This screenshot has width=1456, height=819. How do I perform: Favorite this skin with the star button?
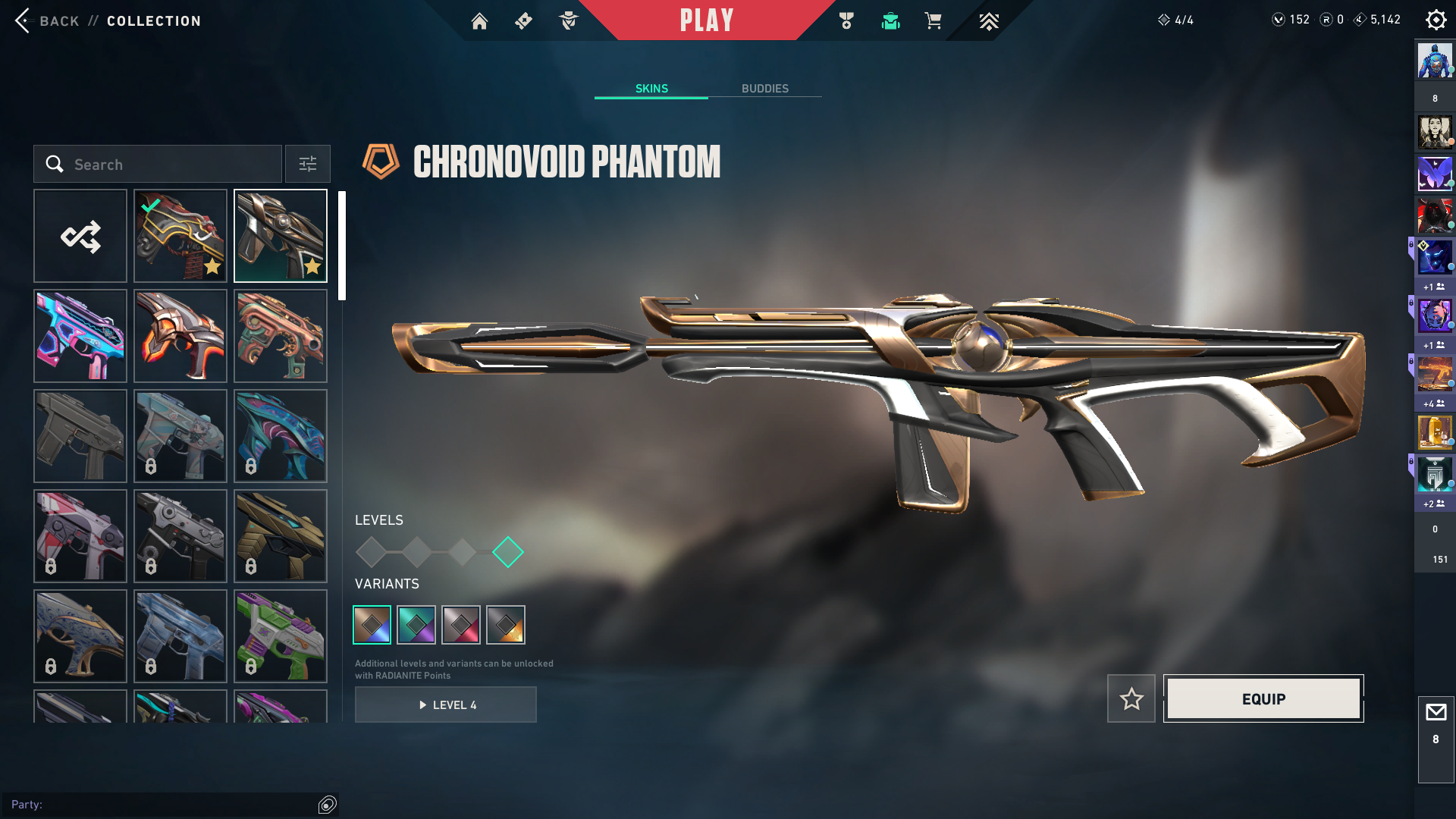1131,698
